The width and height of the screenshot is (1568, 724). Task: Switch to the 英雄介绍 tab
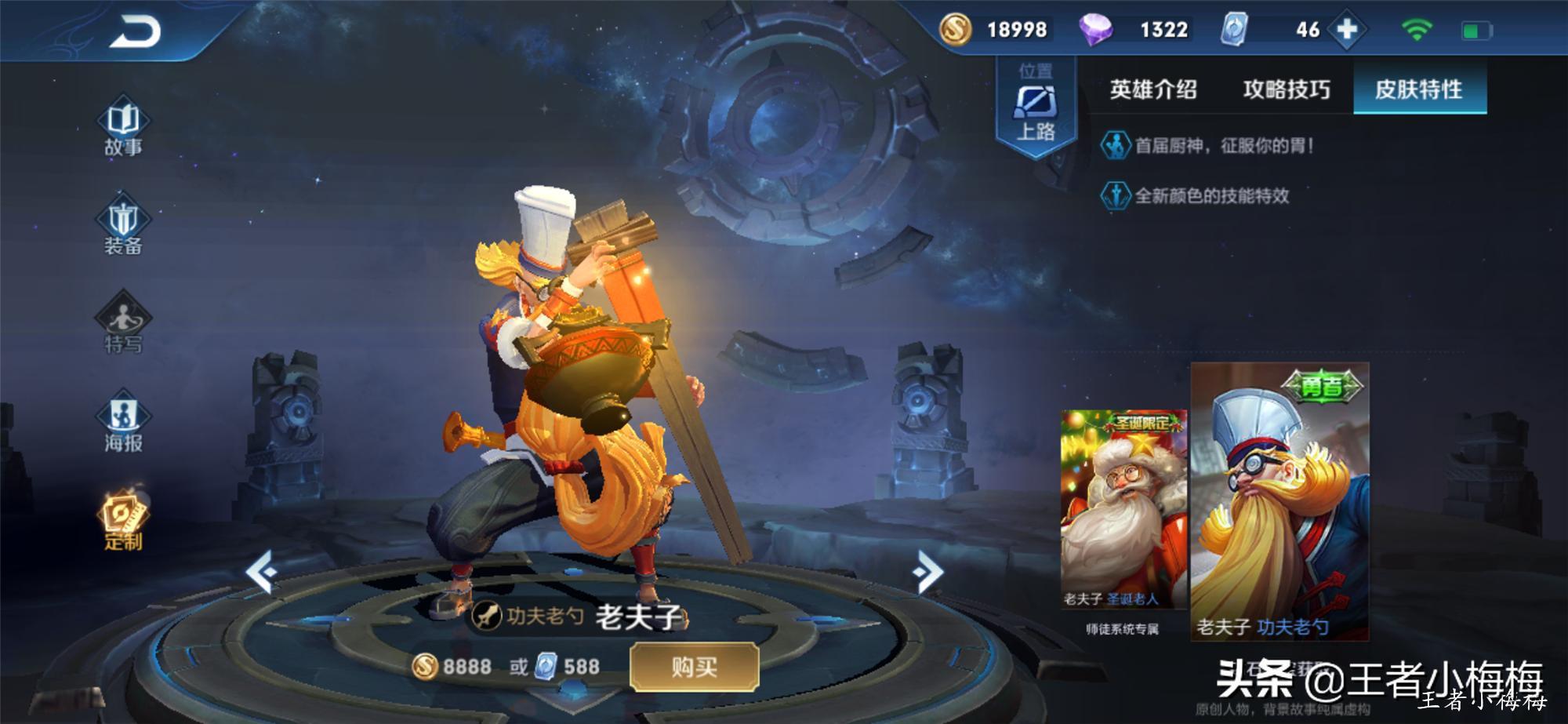click(1152, 89)
